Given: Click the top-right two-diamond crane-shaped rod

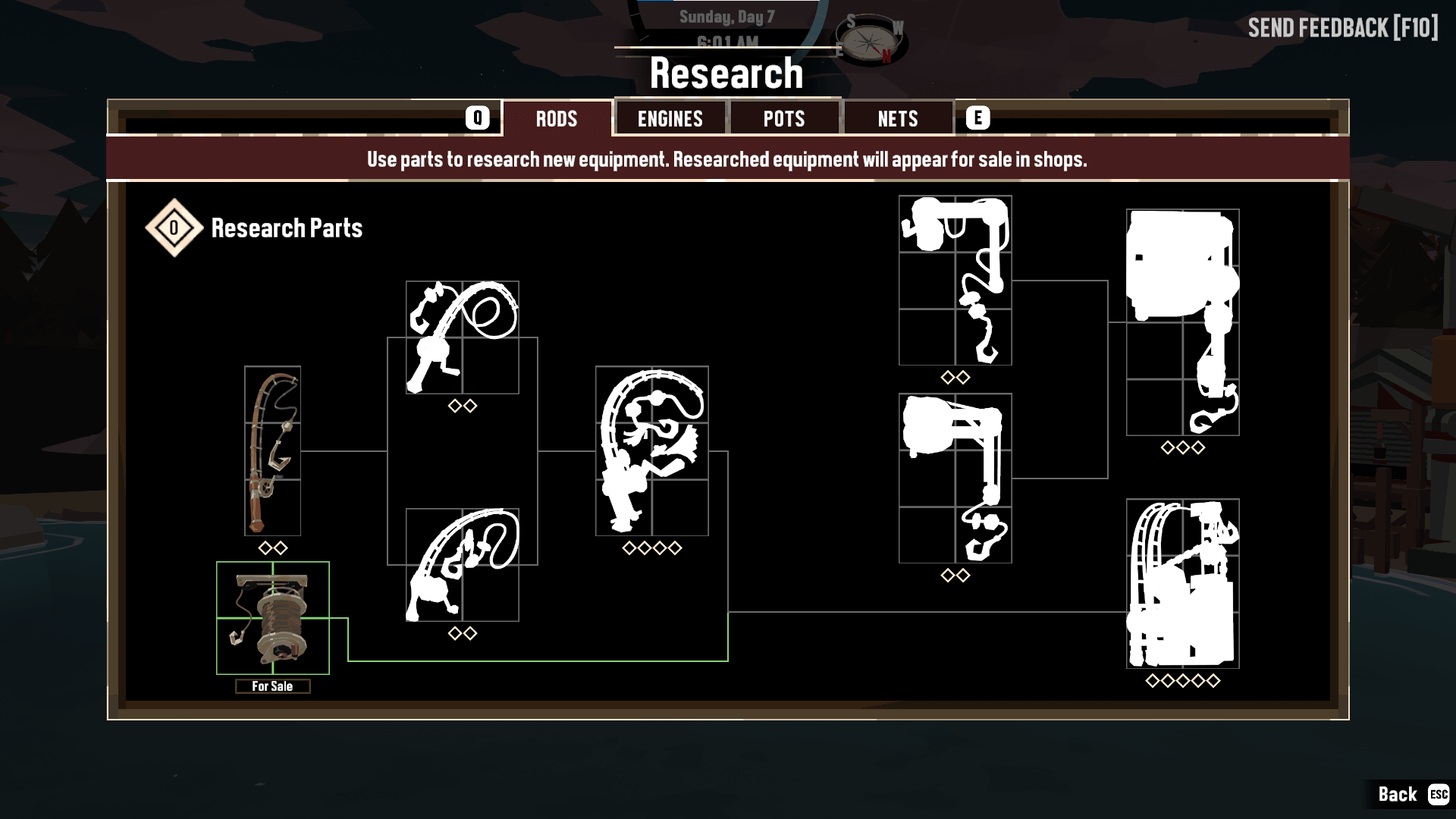Looking at the screenshot, I should point(955,278).
